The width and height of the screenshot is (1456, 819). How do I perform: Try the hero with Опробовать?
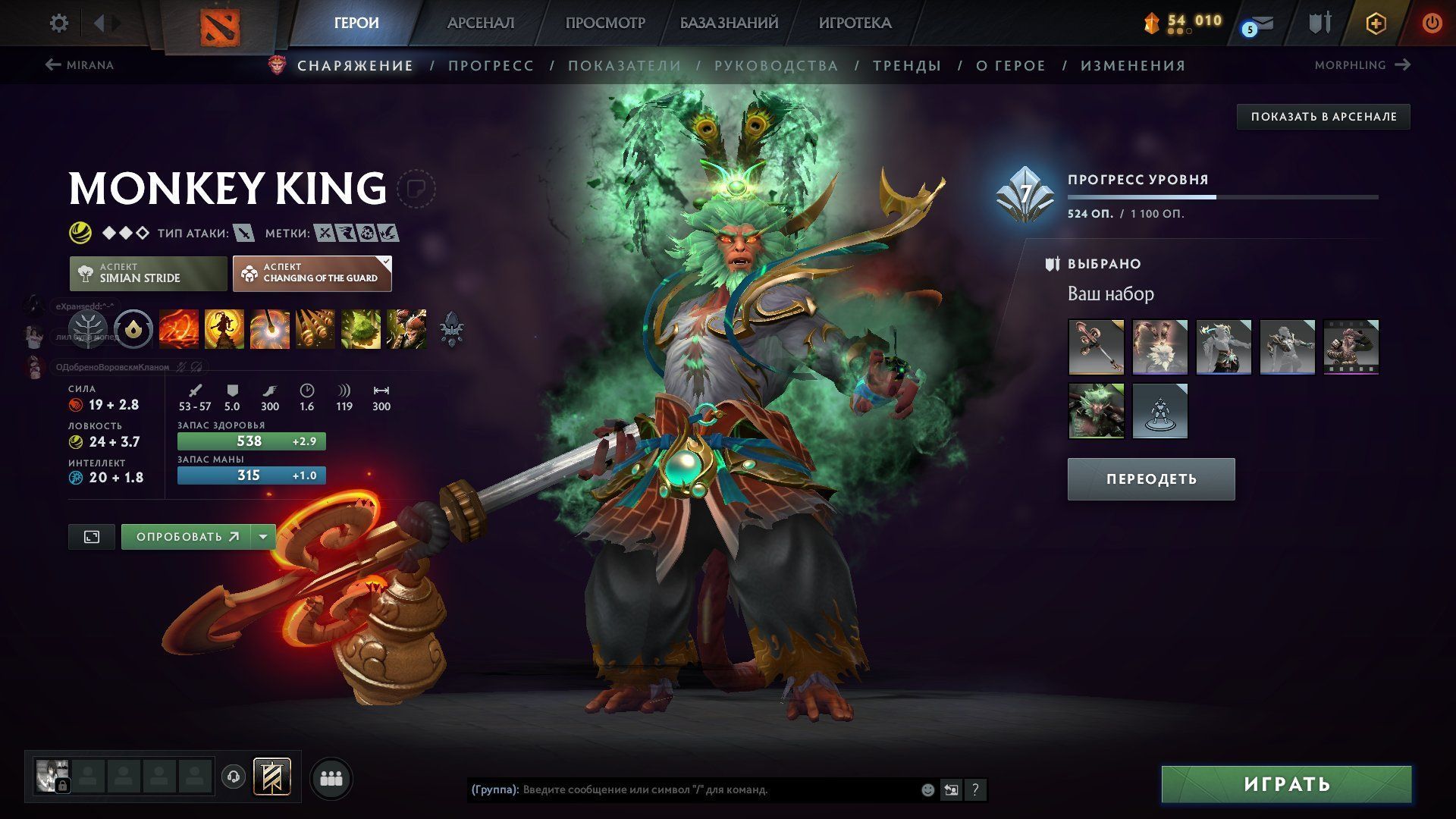point(187,537)
